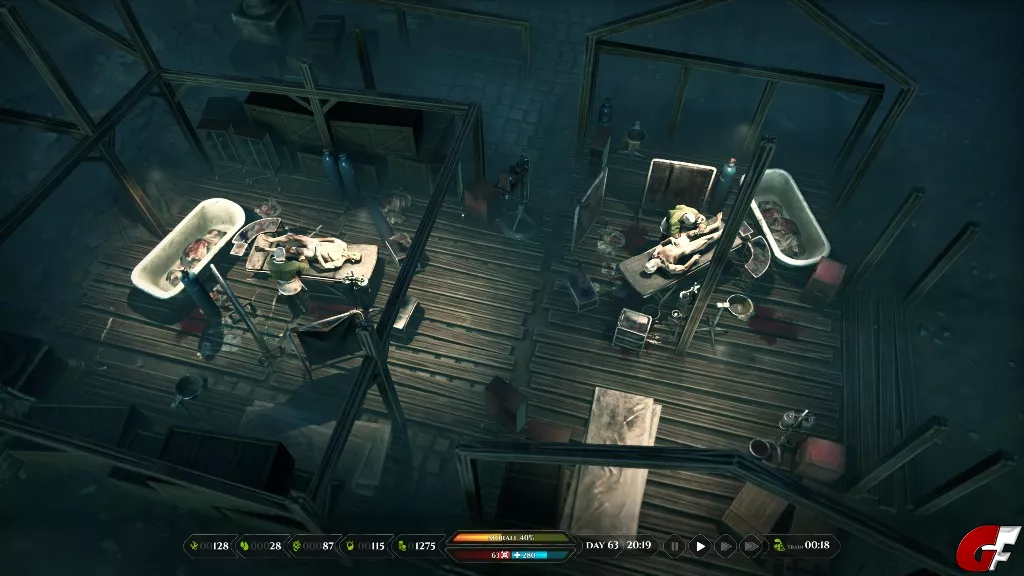Image resolution: width=1024 pixels, height=576 pixels.
Task: Resume normal game speed with play button
Action: click(700, 546)
